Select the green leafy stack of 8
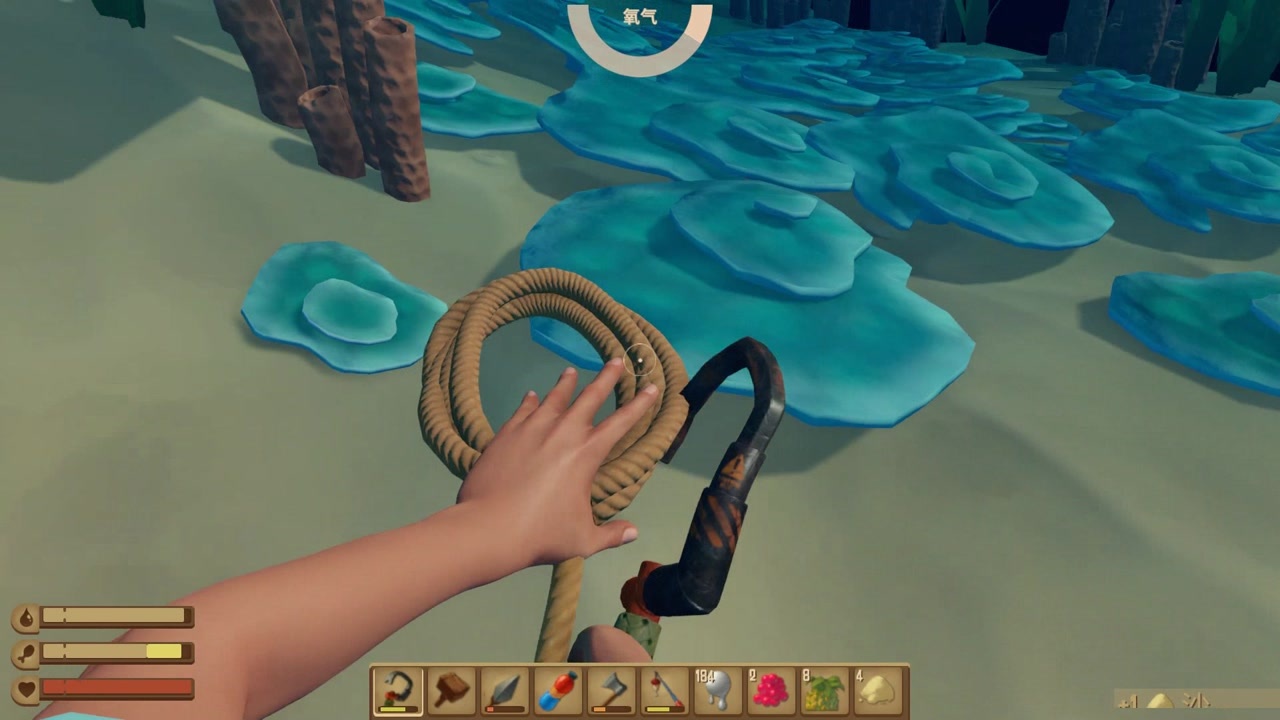Screen dimensions: 1280x720 point(825,690)
